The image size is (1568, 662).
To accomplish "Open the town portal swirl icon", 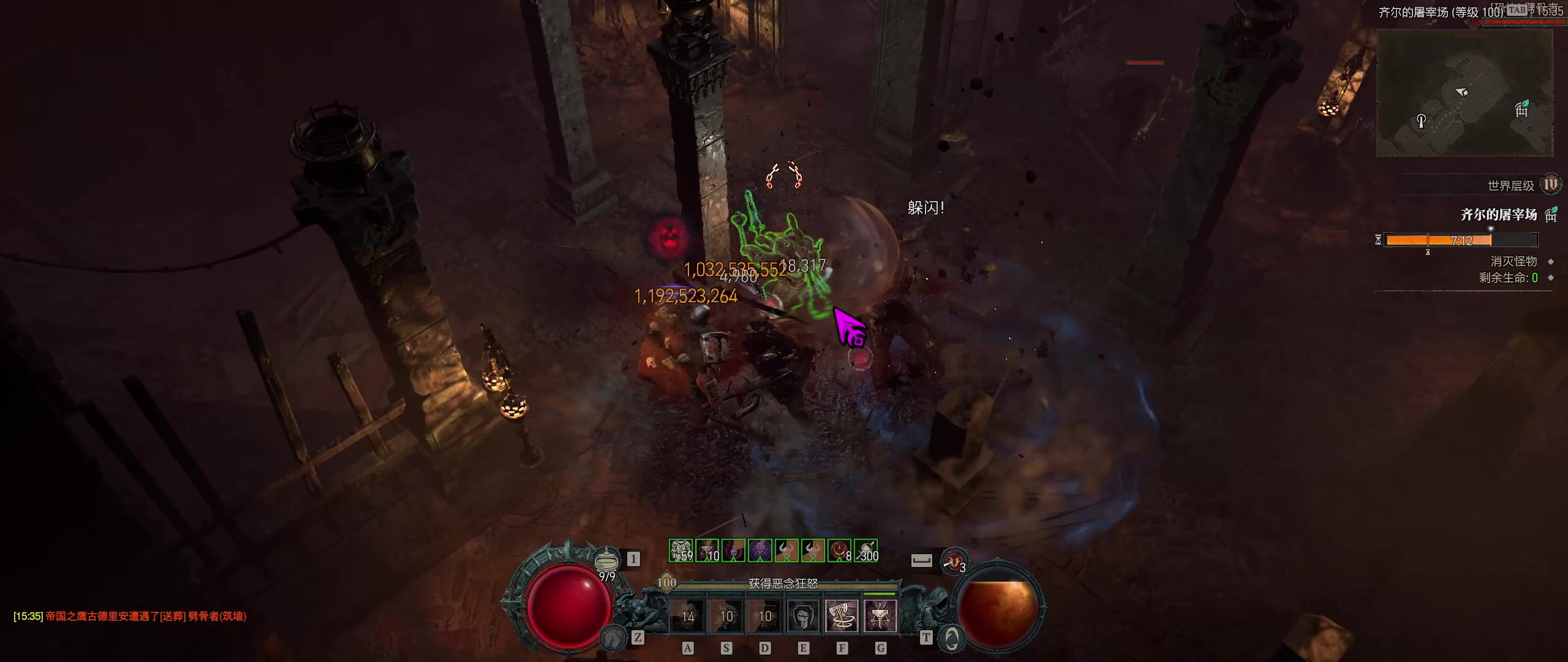I will 951,639.
